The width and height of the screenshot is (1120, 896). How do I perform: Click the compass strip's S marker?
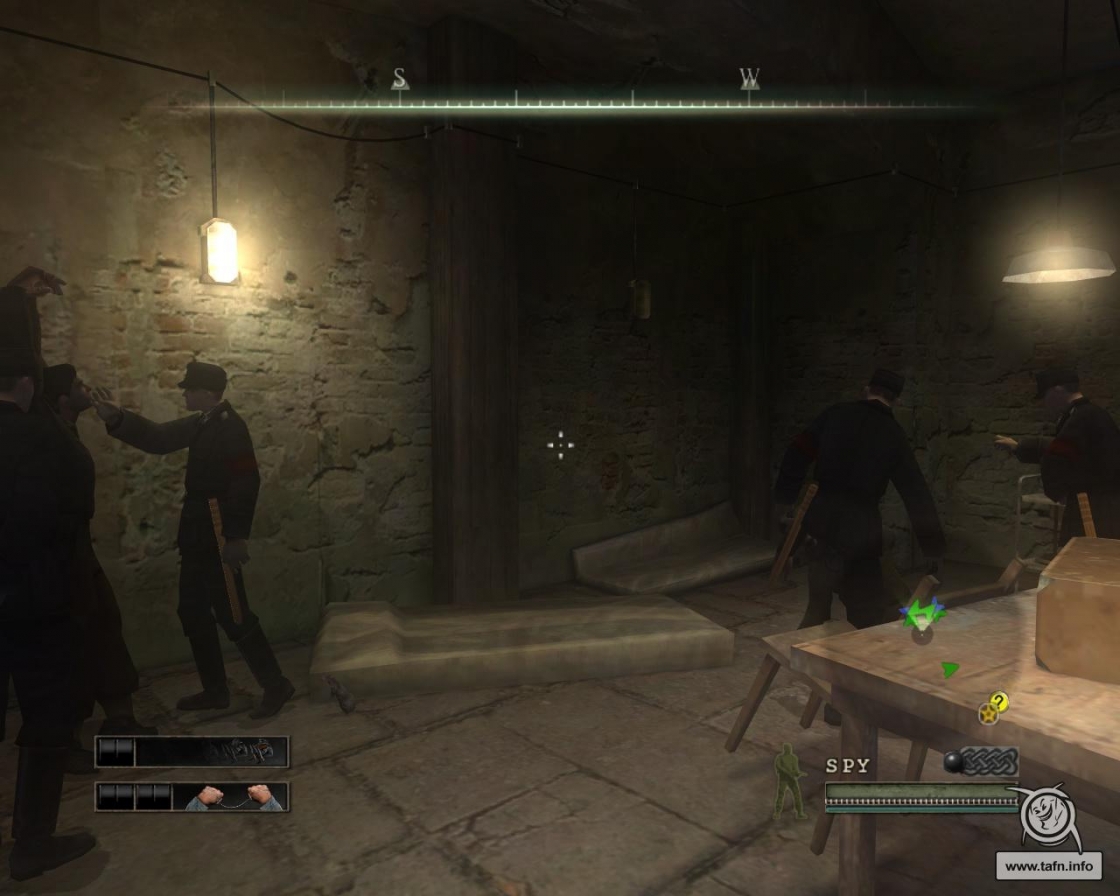[400, 78]
